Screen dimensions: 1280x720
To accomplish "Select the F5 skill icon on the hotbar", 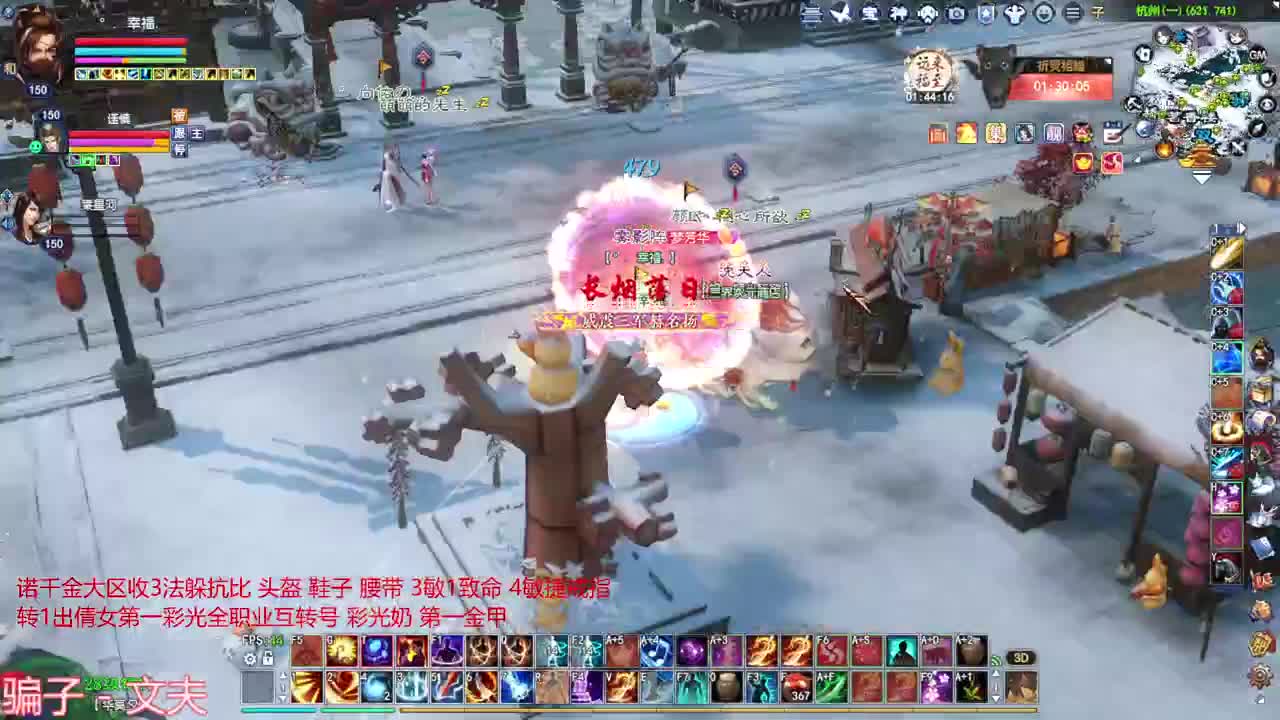I will pos(306,651).
